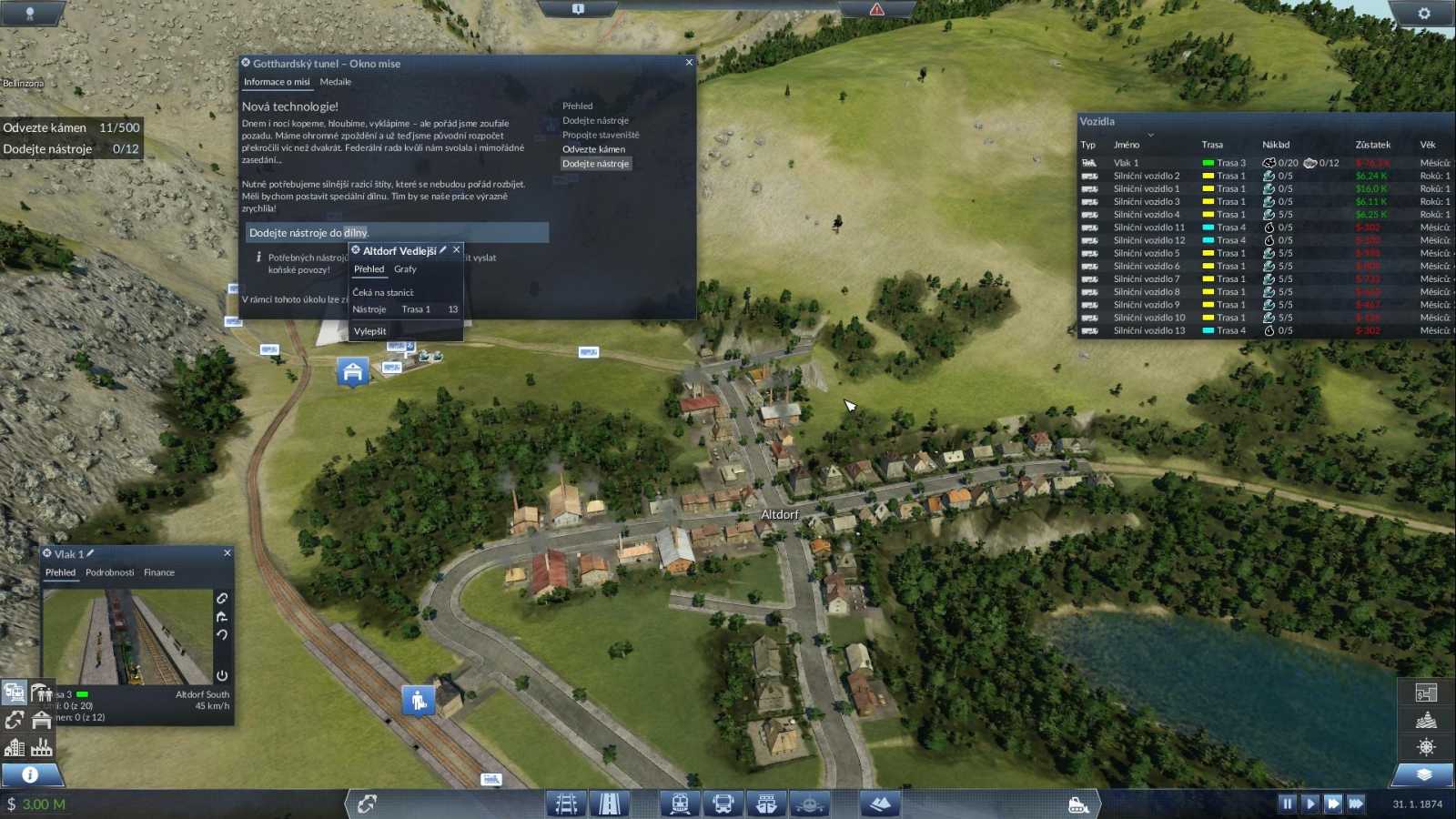1456x819 pixels.
Task: Open the road construction tool
Action: click(609, 804)
